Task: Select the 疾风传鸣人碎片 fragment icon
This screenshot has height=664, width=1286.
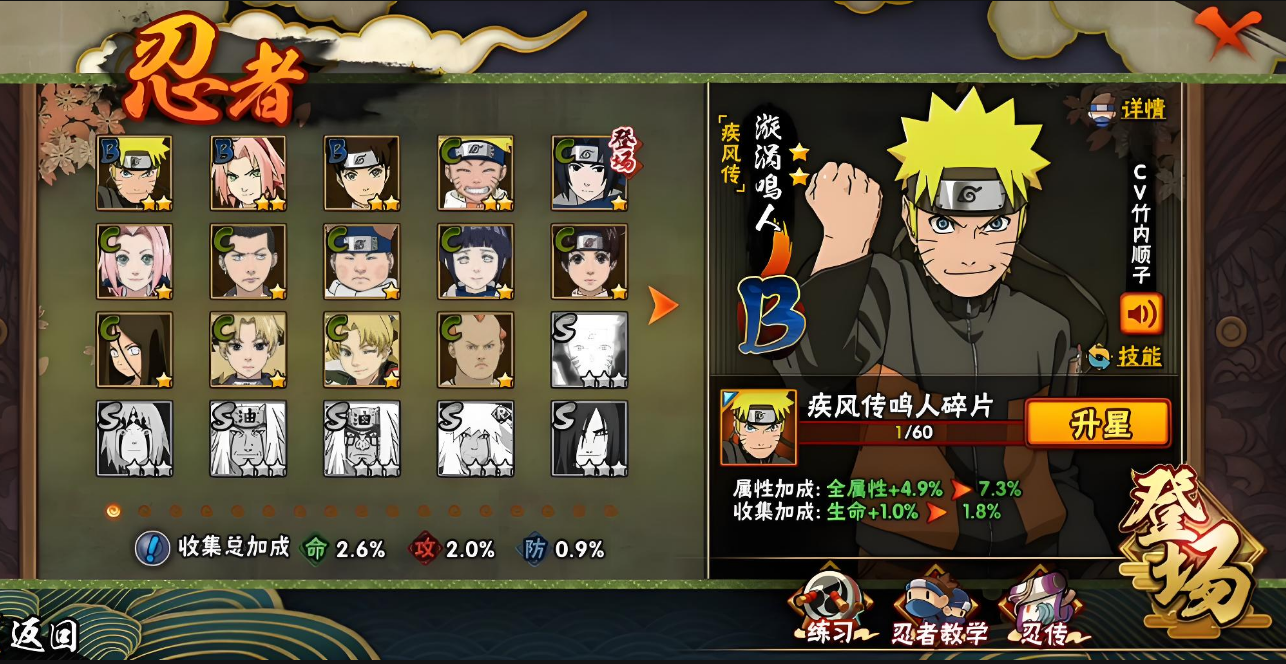Action: pos(758,427)
